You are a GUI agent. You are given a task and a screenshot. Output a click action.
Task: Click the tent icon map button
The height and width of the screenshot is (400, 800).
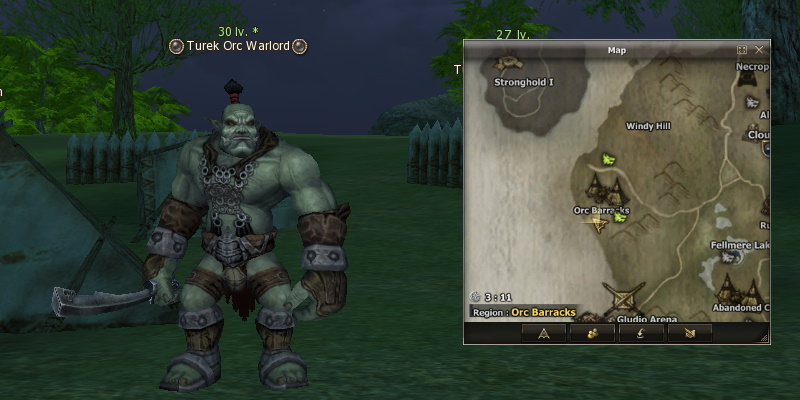pos(544,333)
